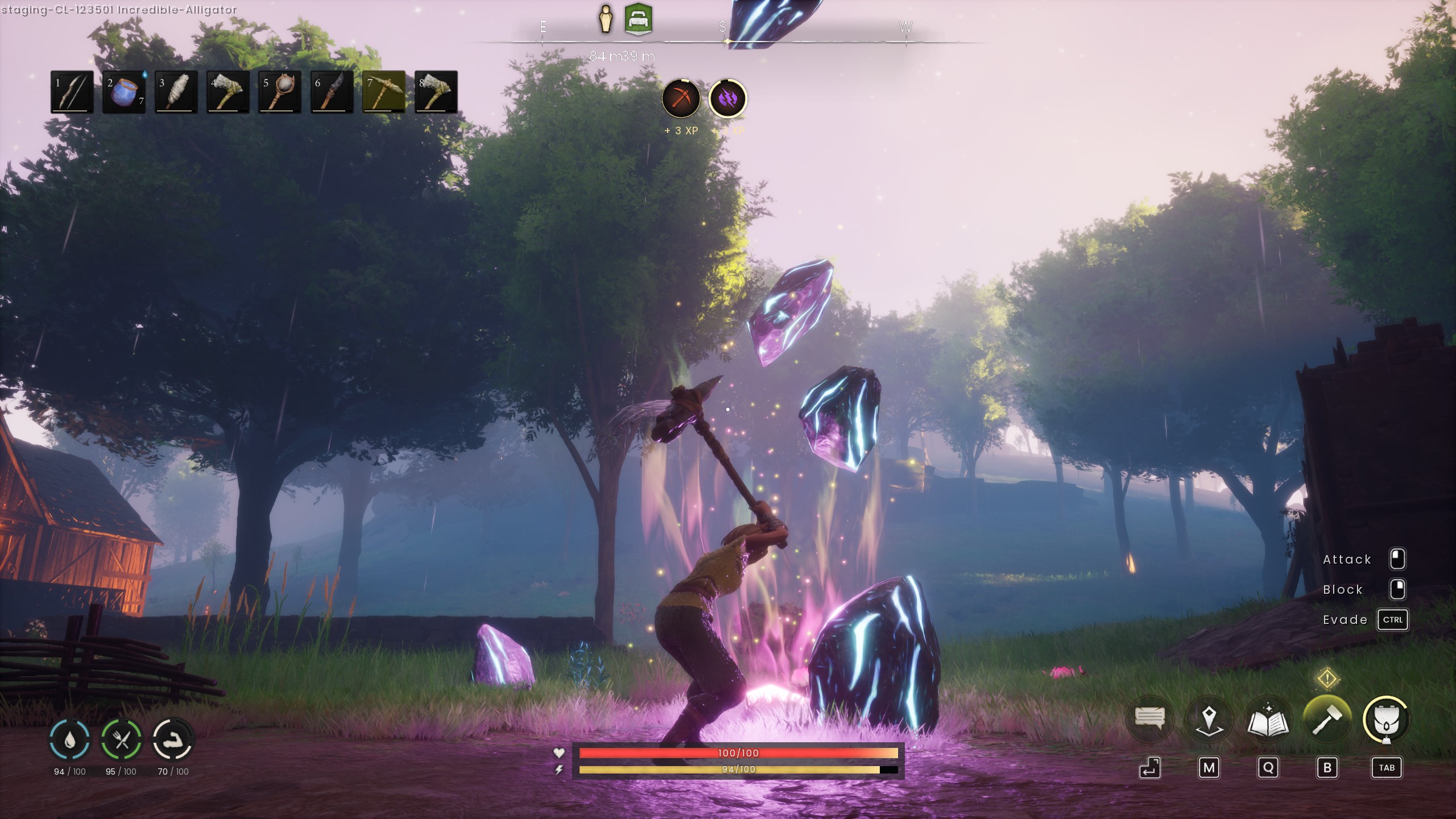Screen dimensions: 1456x819
Task: Open the journal book icon
Action: [1268, 719]
